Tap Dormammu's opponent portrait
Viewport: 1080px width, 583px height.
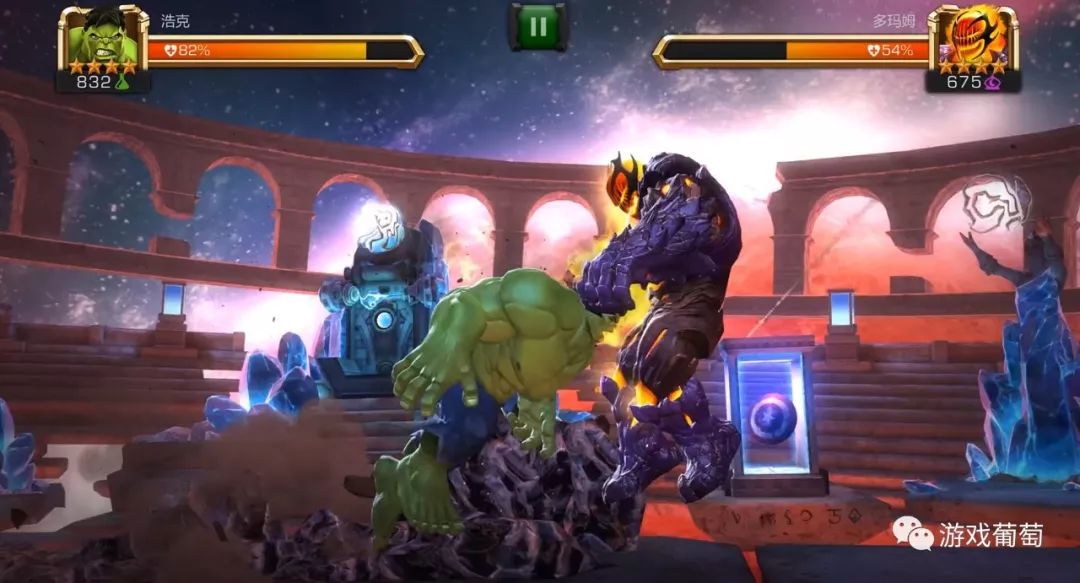(971, 39)
